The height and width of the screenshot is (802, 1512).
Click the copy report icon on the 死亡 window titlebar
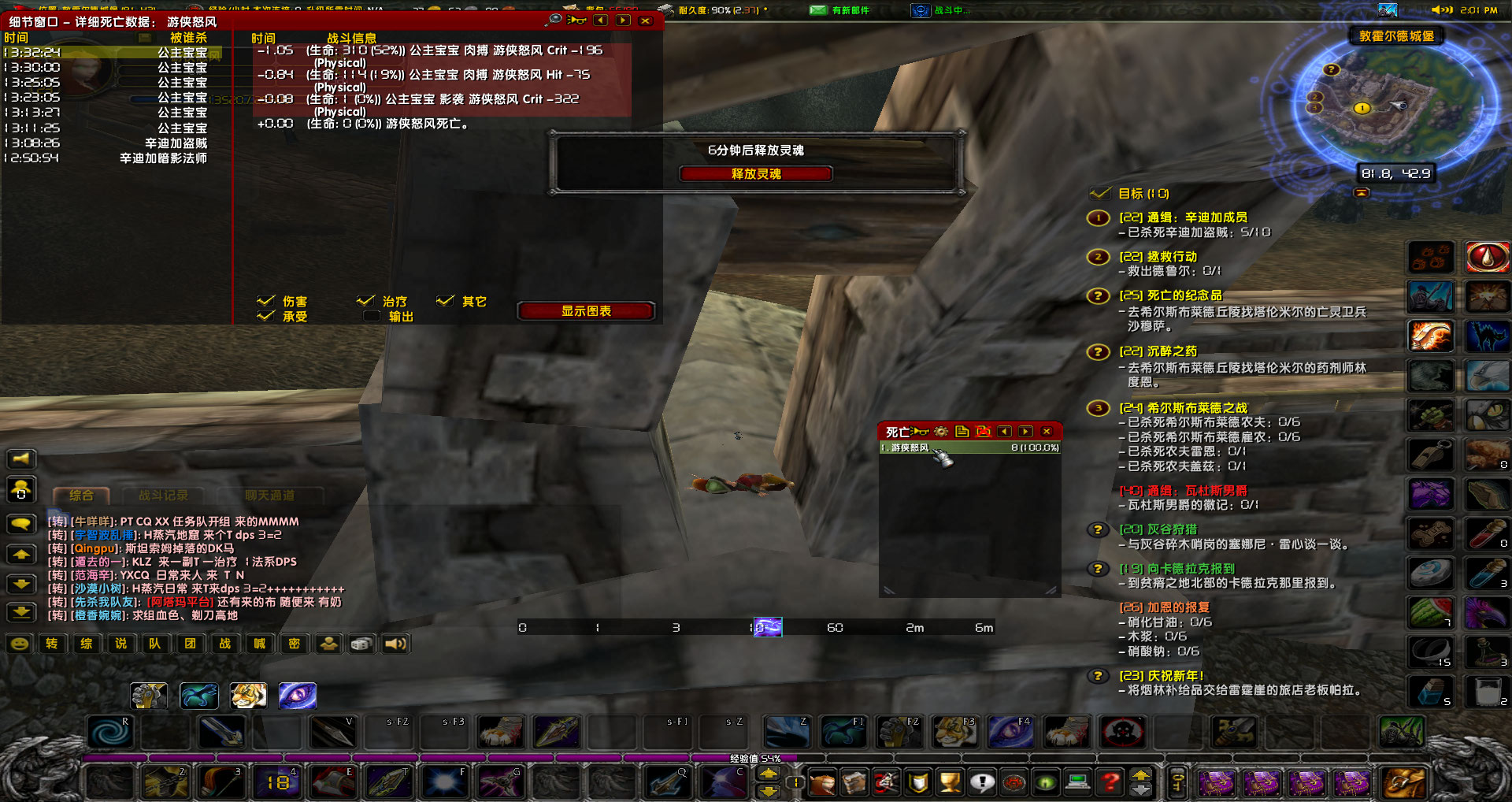pos(962,432)
